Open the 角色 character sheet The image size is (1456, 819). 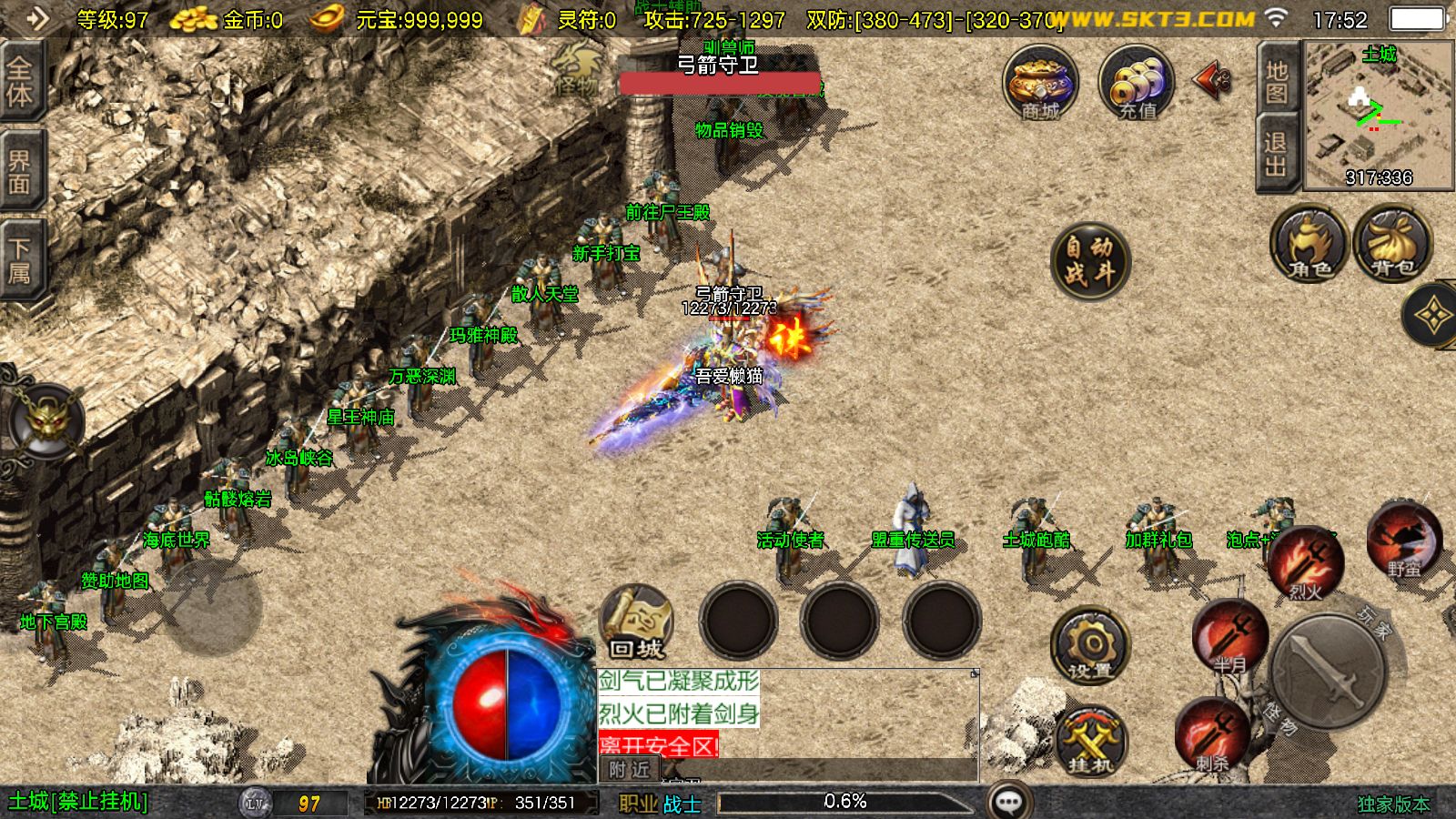coord(1309,244)
